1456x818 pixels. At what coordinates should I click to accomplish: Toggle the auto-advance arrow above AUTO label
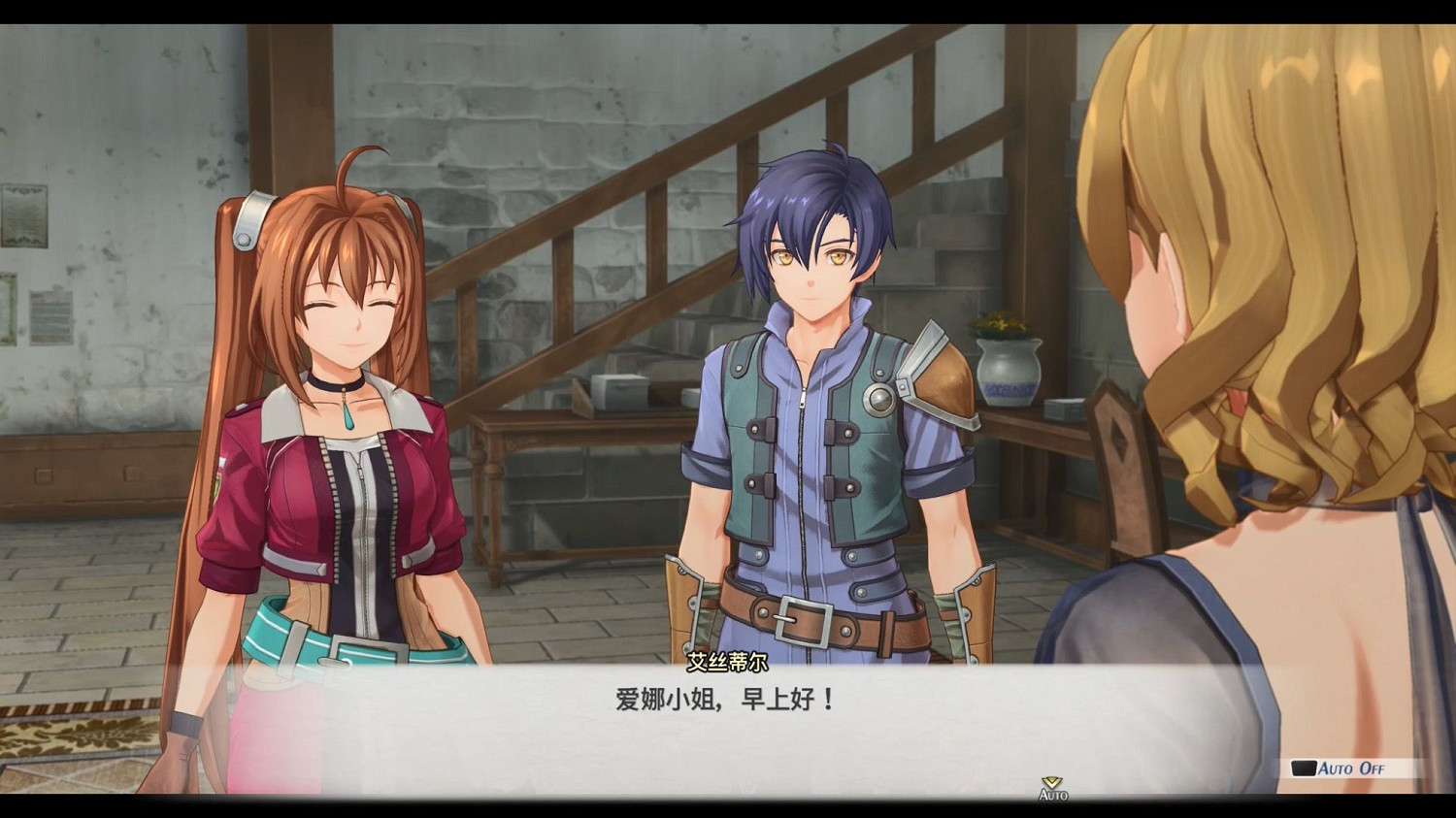(1050, 782)
